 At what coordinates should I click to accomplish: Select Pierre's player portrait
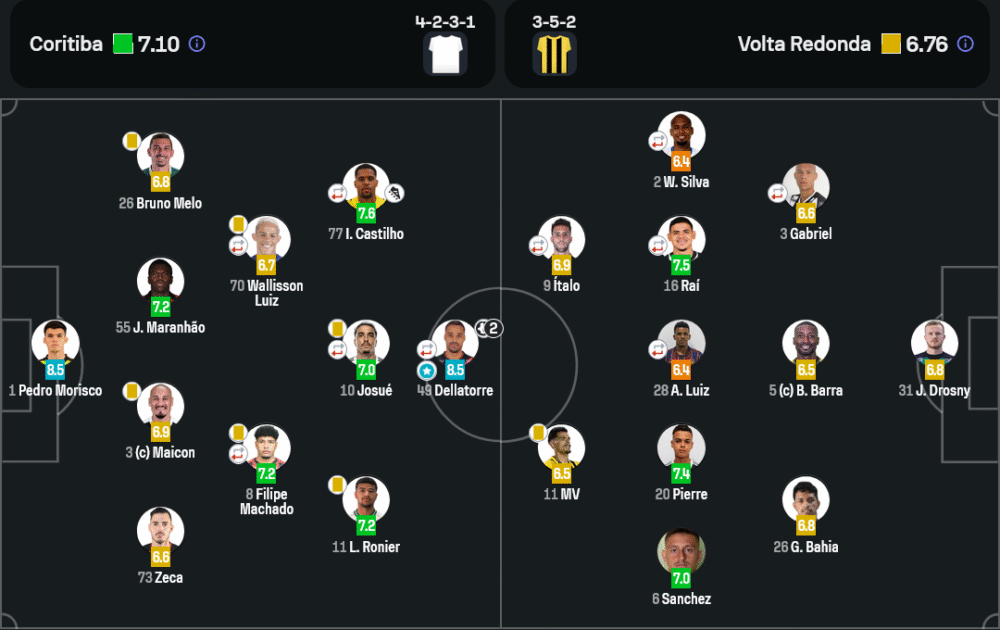click(681, 449)
